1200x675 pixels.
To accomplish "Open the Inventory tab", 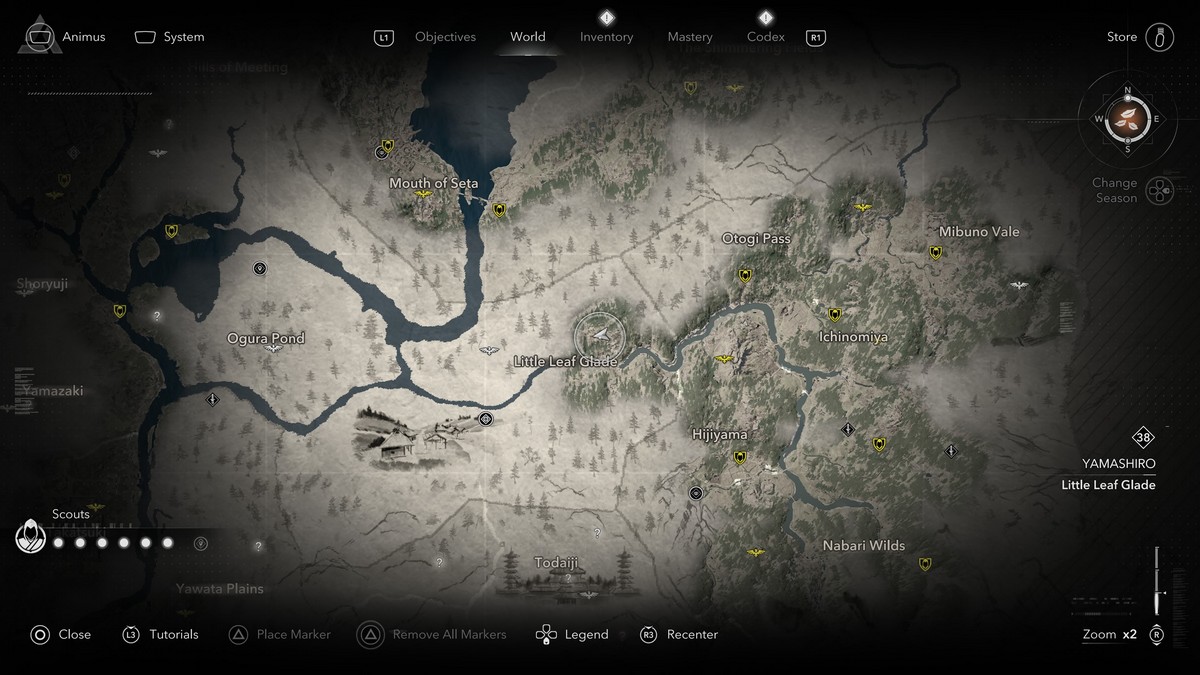I will tap(606, 37).
